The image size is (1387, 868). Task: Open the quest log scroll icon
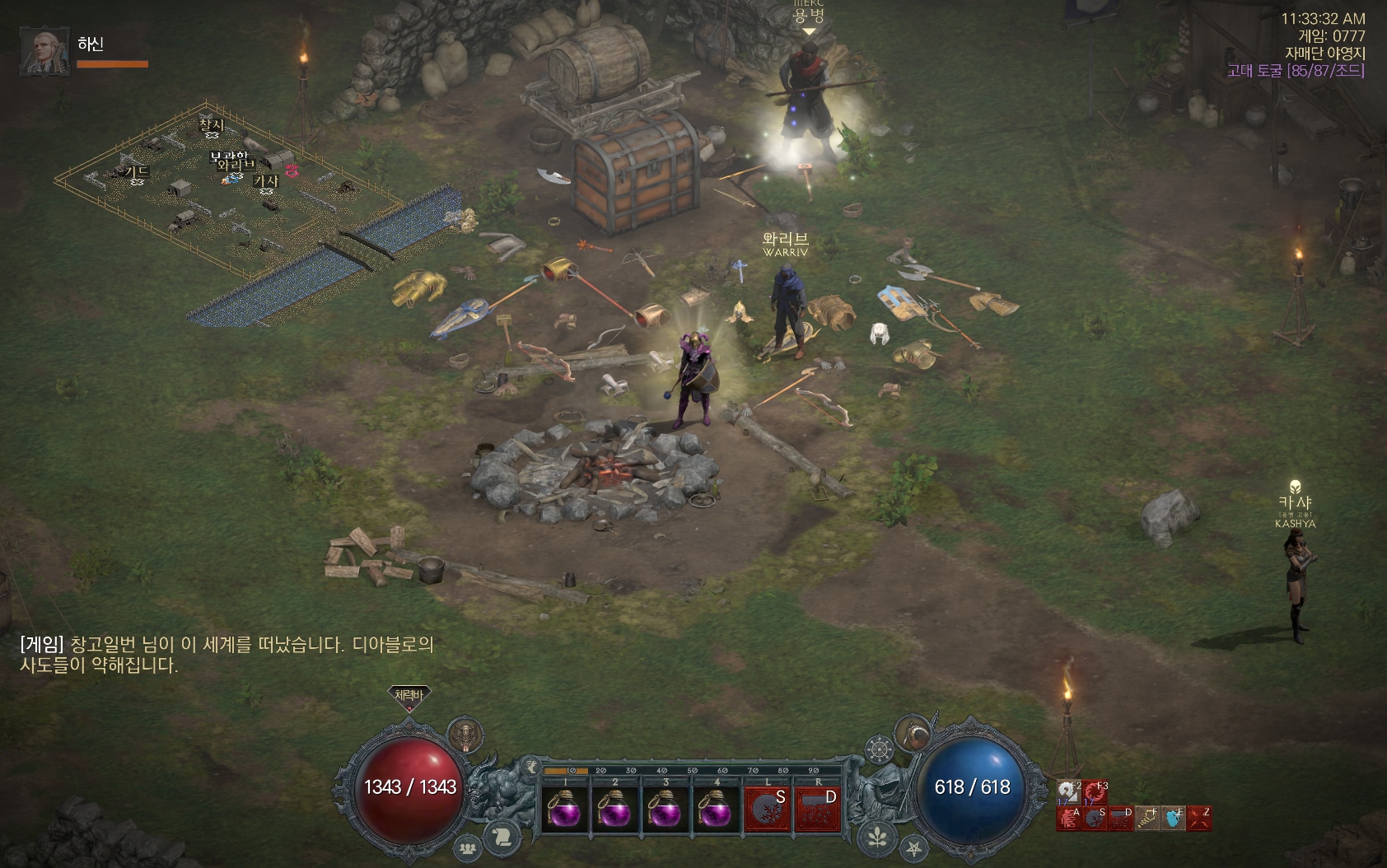coord(502,837)
